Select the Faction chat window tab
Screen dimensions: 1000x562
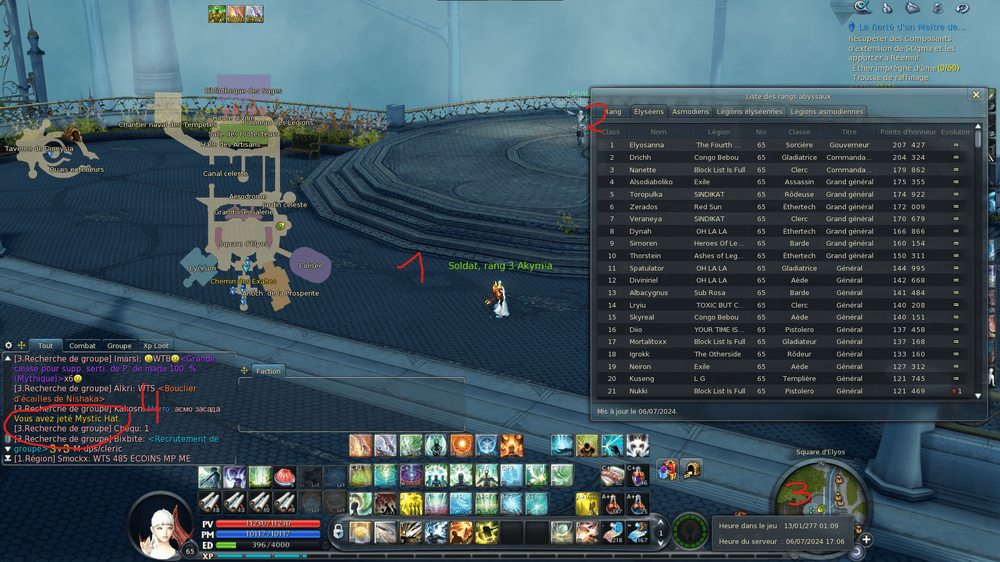268,371
